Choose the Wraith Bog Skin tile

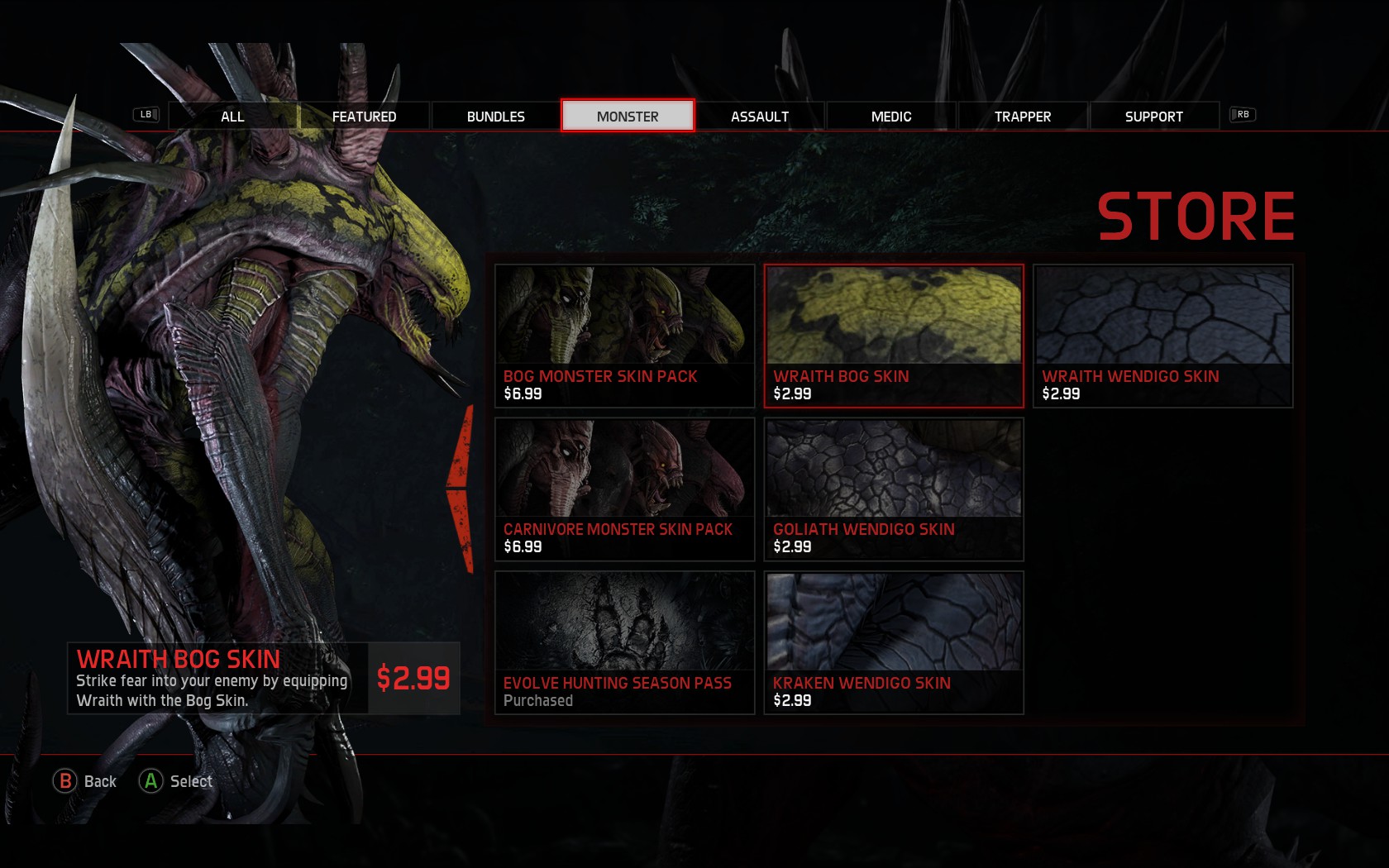pos(893,336)
